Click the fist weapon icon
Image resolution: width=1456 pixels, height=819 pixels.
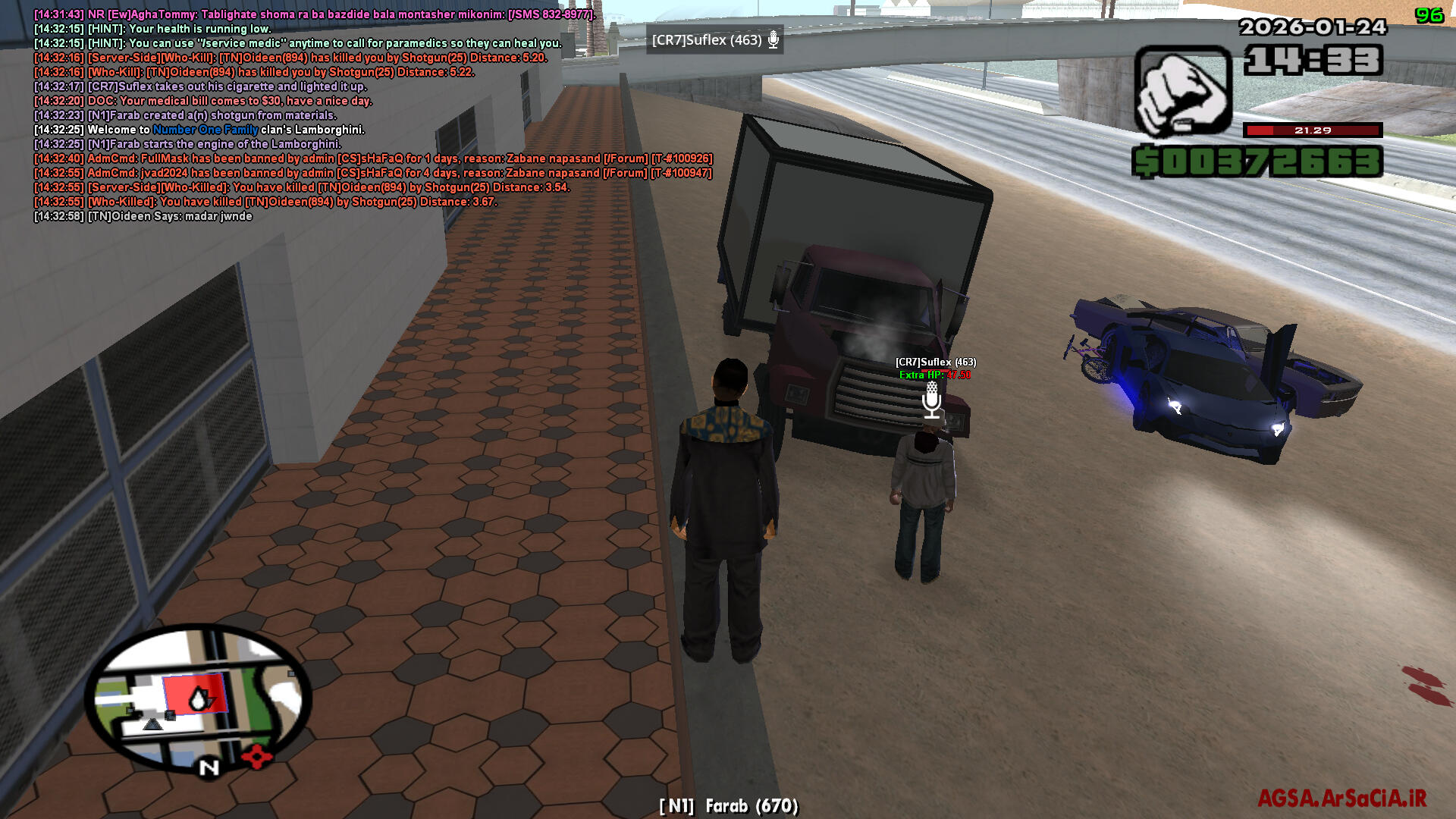coord(1182,93)
